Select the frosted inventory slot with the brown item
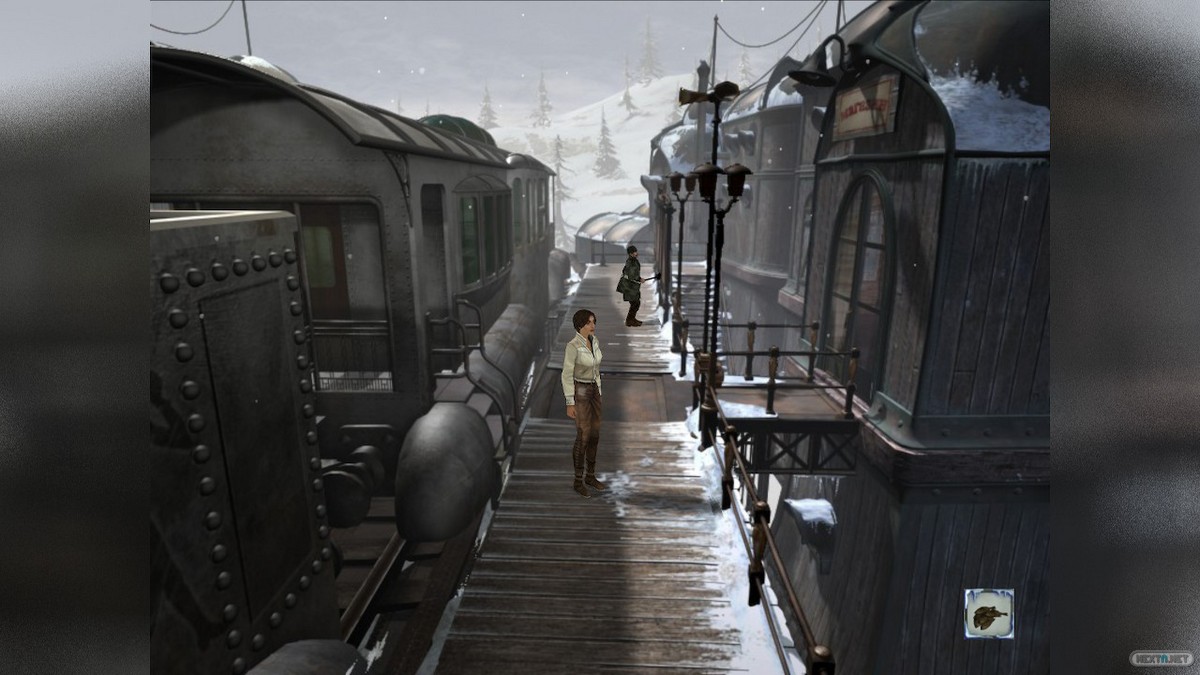Screen dimensions: 1200x675 point(988,613)
